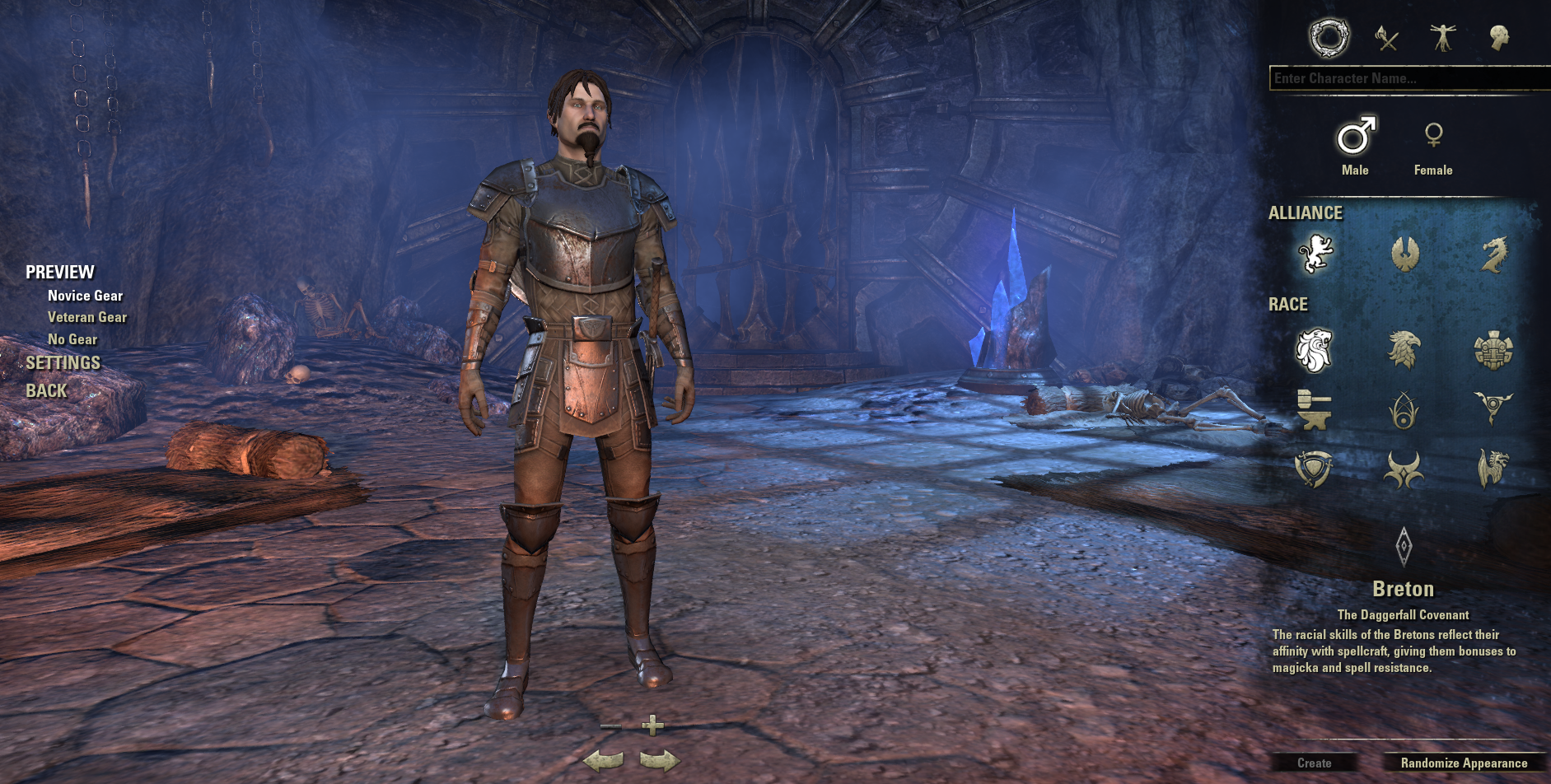Select the anvil race icon
The image size is (1551, 784).
(x=1315, y=409)
